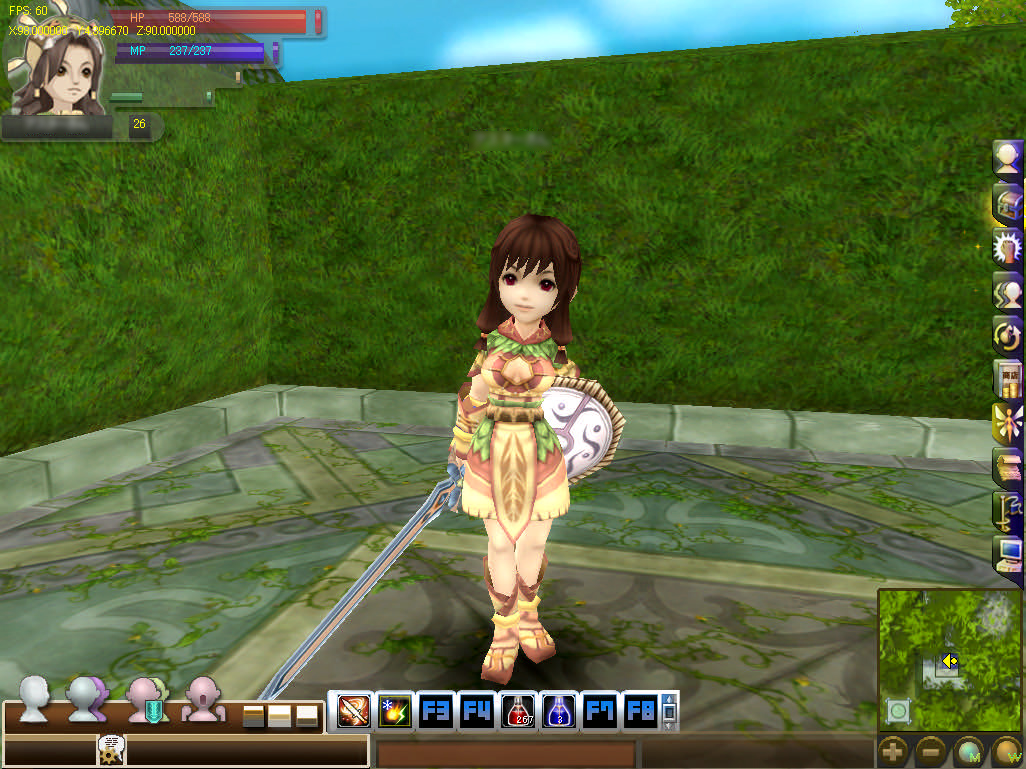Select the empty F8 hotkey slot
Image resolution: width=1026 pixels, height=769 pixels.
tap(640, 711)
